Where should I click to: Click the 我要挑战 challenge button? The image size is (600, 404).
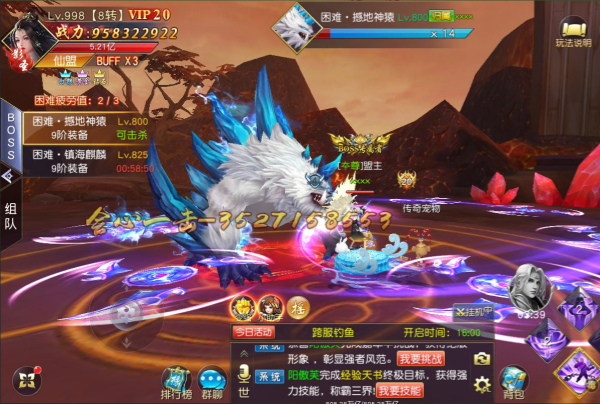(417, 358)
